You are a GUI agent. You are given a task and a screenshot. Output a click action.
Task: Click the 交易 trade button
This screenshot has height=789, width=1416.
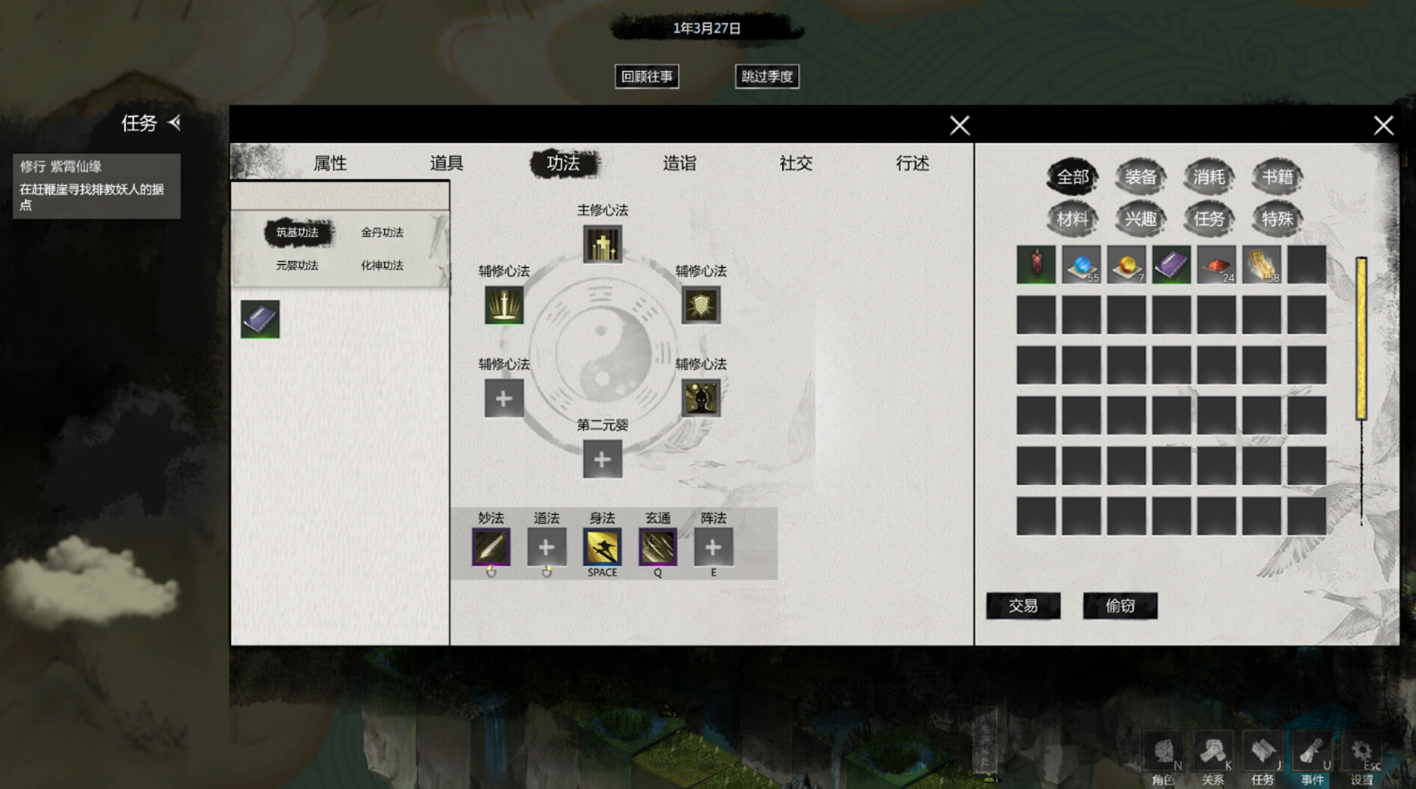pyautogui.click(x=1023, y=605)
